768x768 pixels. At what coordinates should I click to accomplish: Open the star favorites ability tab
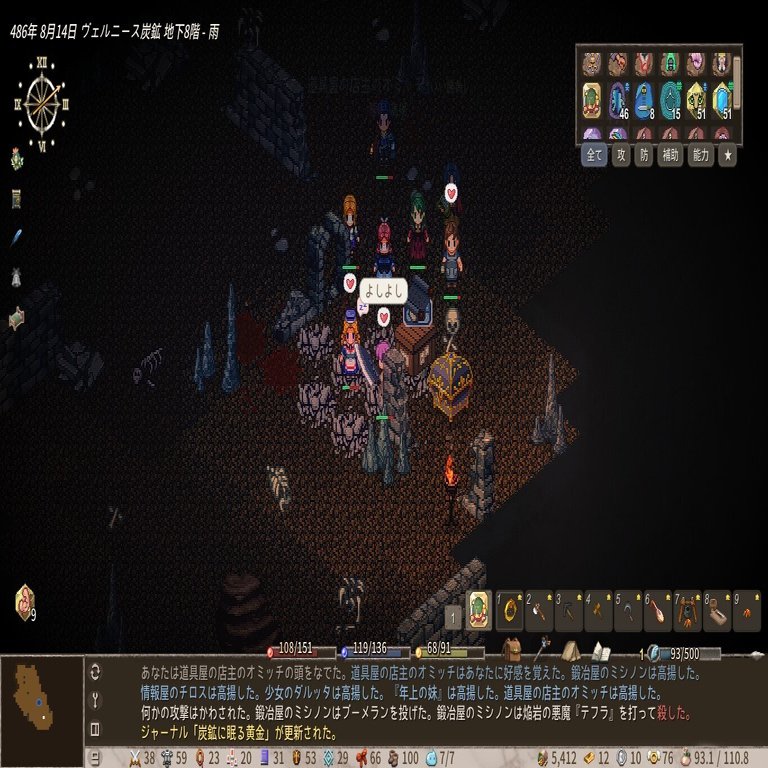point(728,156)
